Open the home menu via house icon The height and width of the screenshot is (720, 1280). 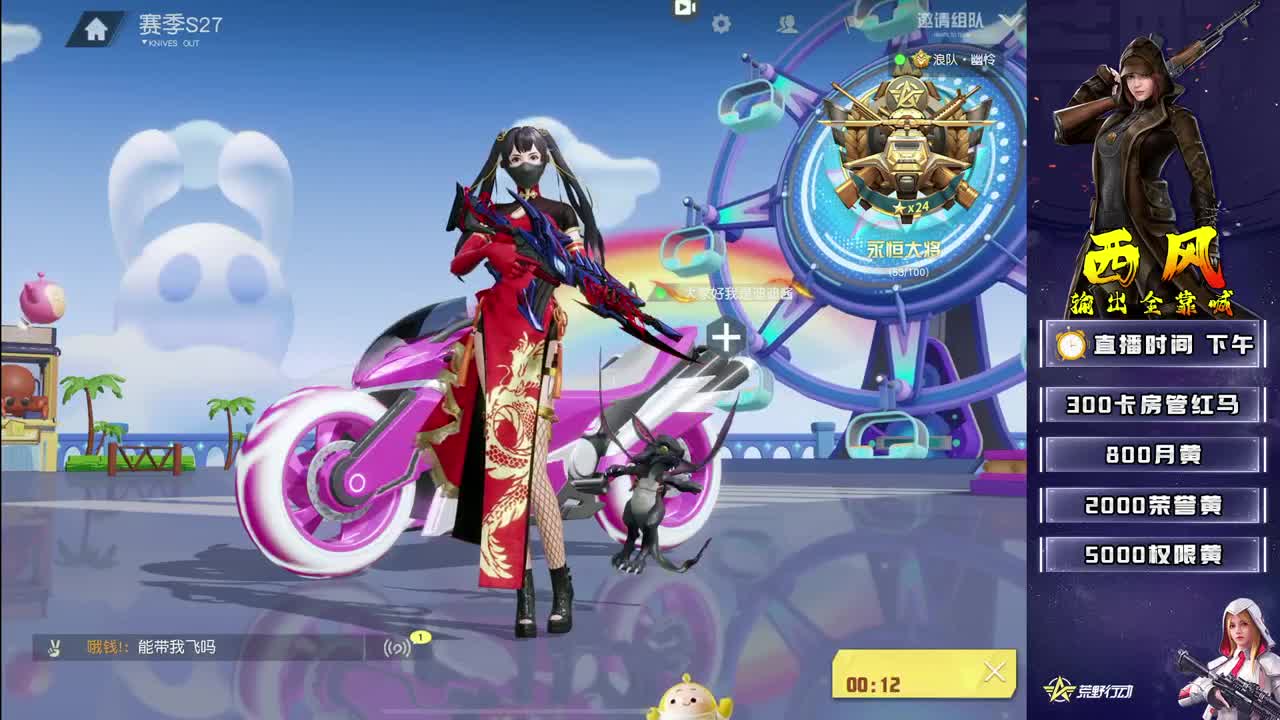95,26
